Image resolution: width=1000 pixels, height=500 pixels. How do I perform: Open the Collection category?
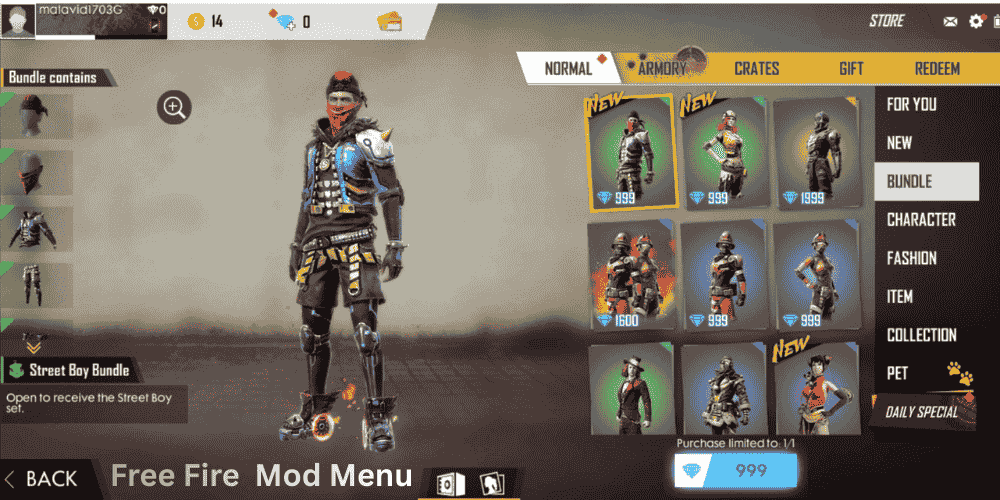[x=921, y=335]
